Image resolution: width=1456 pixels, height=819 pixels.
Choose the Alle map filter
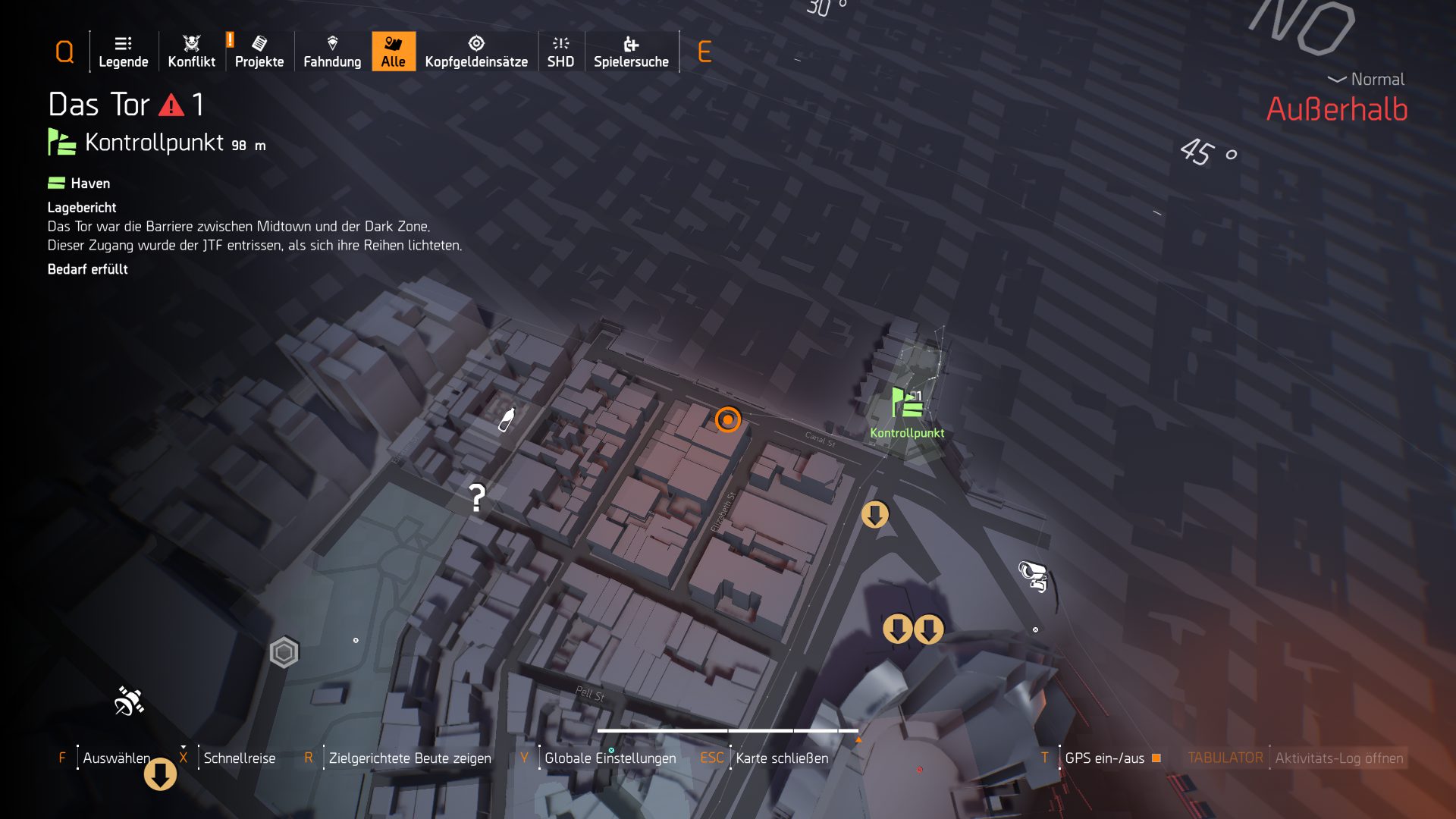click(x=393, y=52)
